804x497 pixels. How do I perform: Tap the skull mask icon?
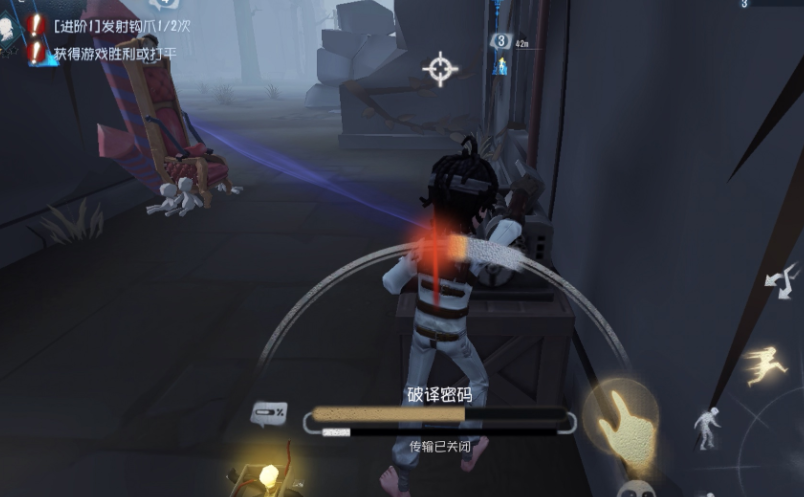point(633,490)
